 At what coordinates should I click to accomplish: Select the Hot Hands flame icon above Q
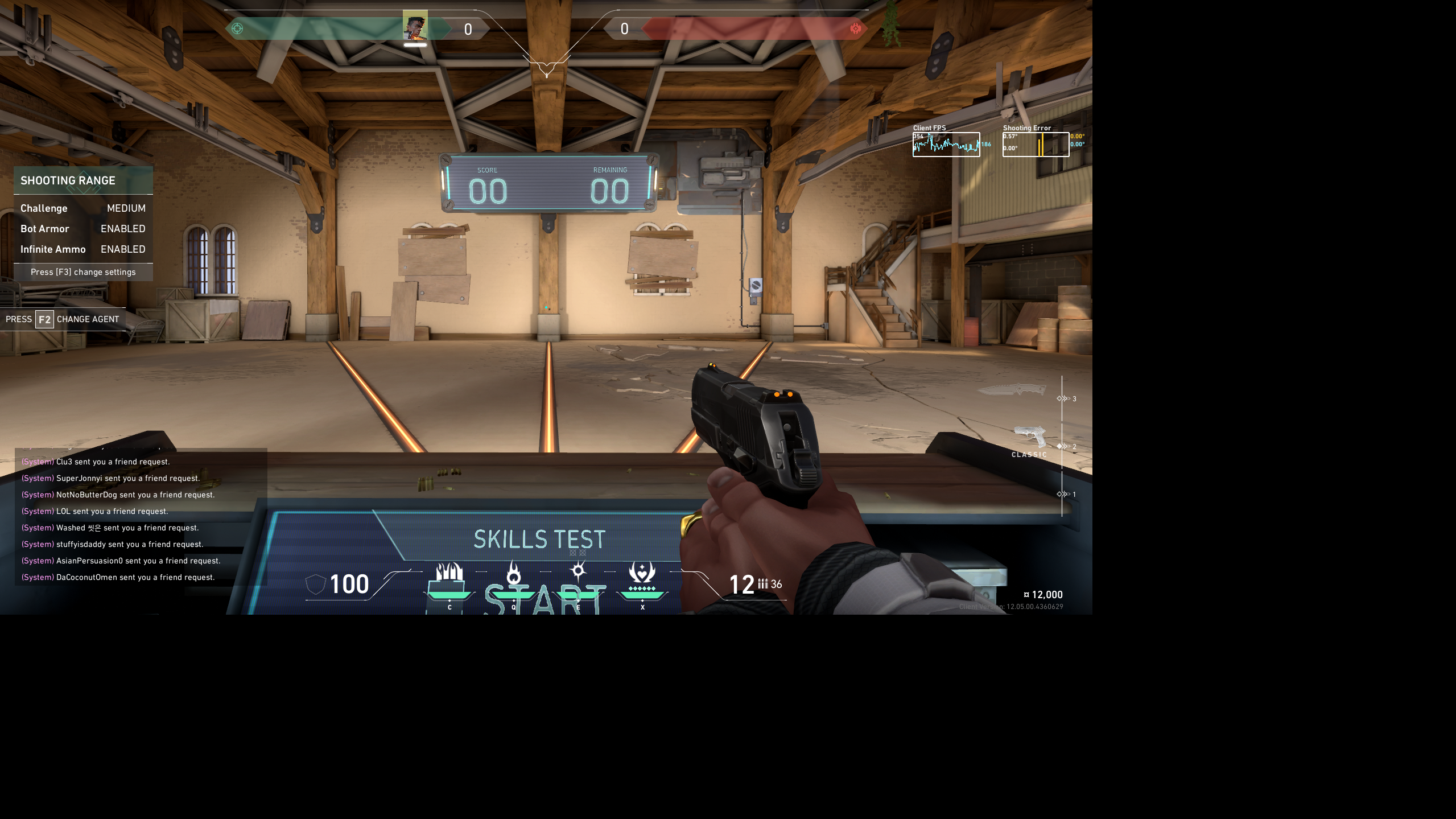[x=513, y=574]
